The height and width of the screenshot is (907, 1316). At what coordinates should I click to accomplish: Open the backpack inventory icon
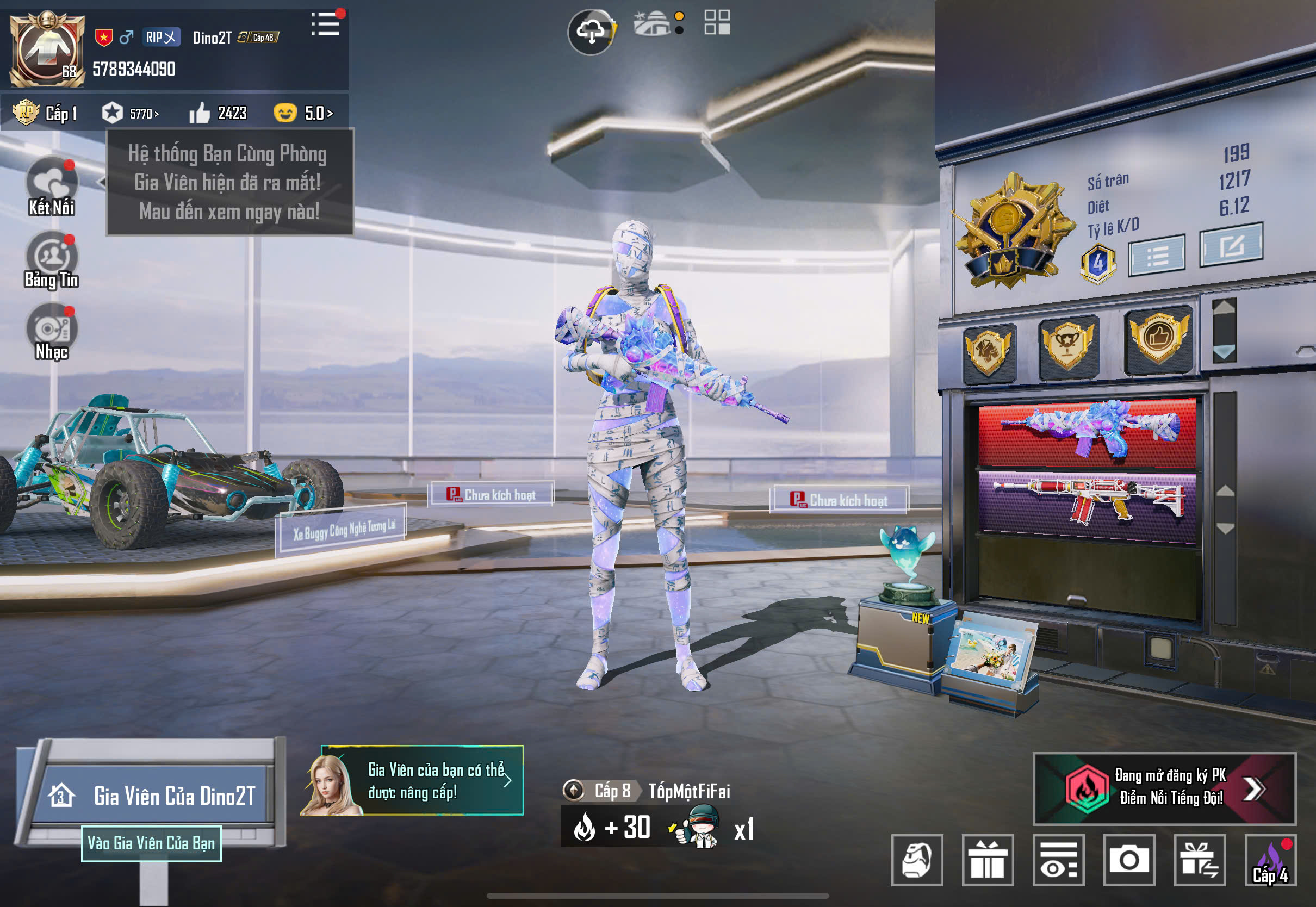coord(917,860)
